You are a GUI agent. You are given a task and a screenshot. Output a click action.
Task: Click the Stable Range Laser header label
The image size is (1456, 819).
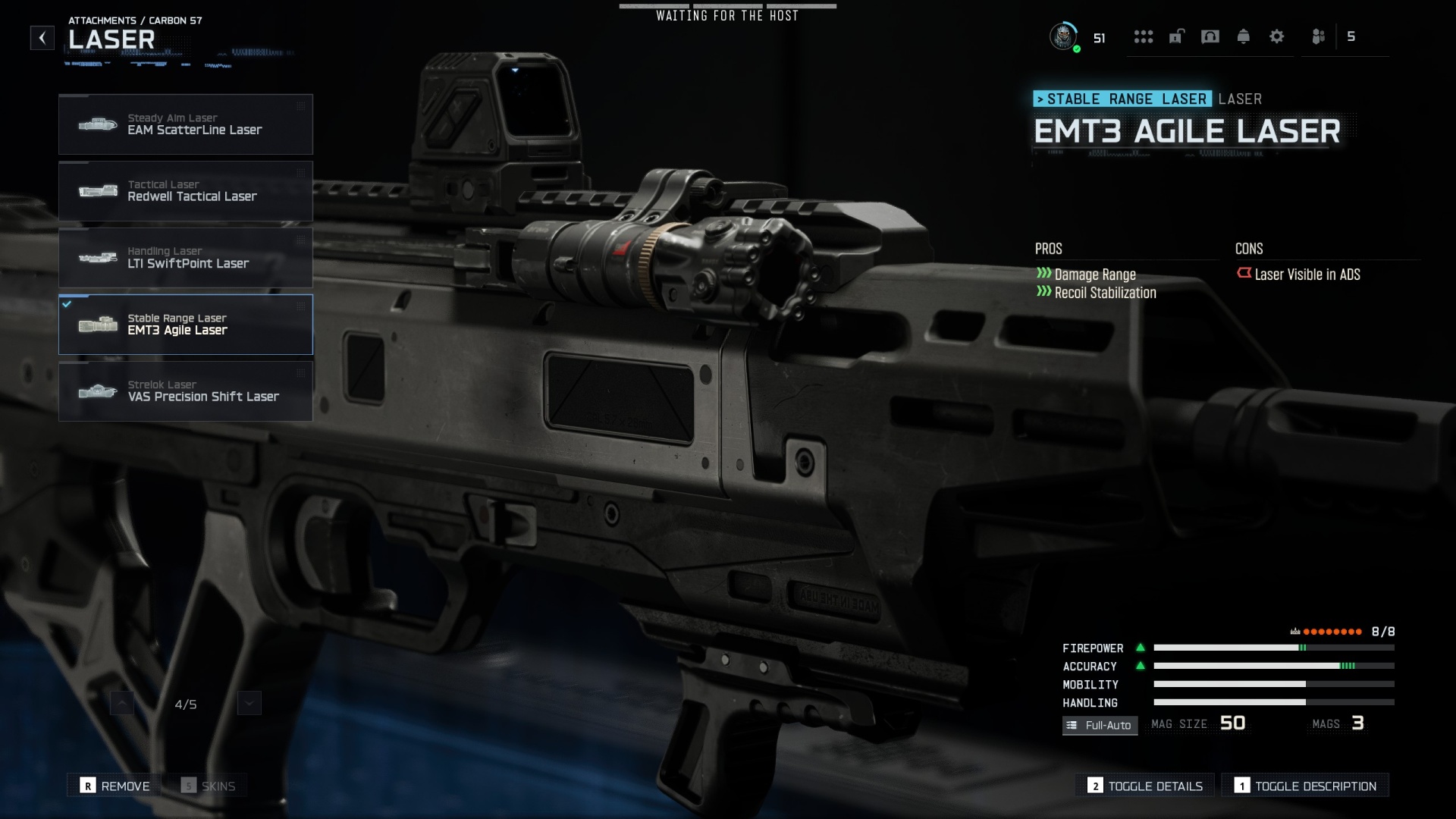(1122, 99)
